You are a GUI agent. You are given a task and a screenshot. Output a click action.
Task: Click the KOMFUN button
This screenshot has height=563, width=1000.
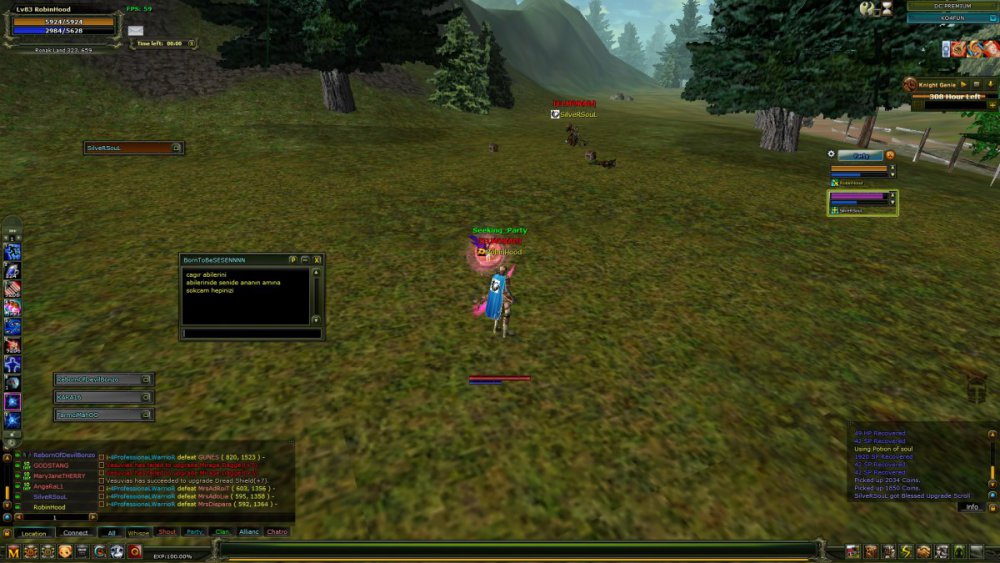(950, 18)
